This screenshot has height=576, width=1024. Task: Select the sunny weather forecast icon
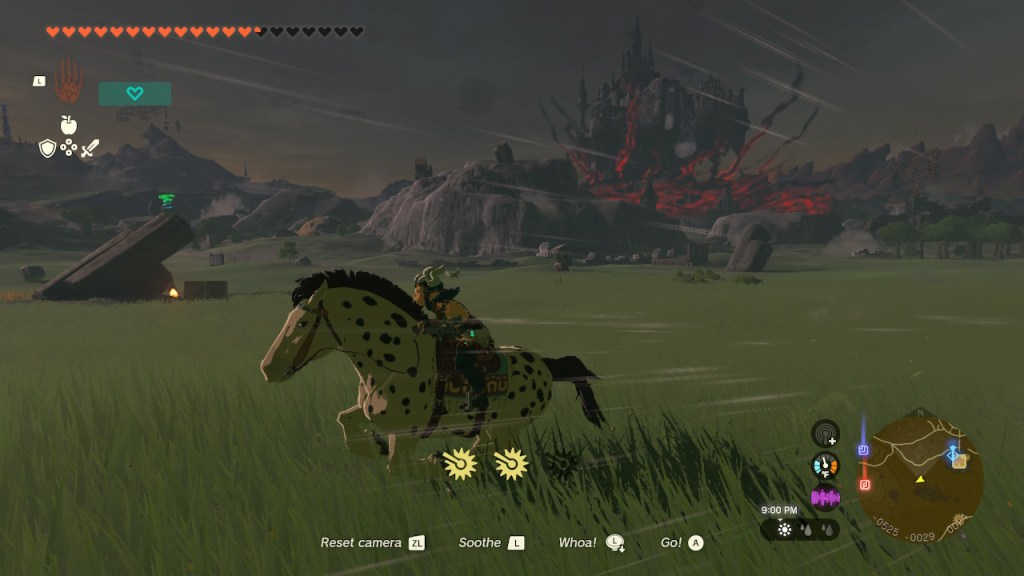coord(785,529)
